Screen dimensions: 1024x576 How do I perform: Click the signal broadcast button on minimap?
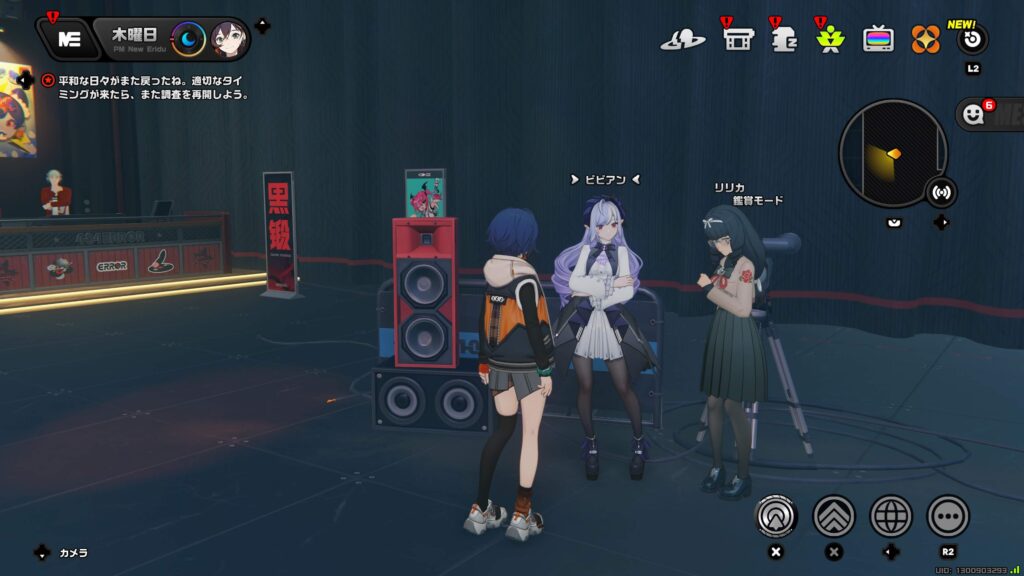coord(940,190)
